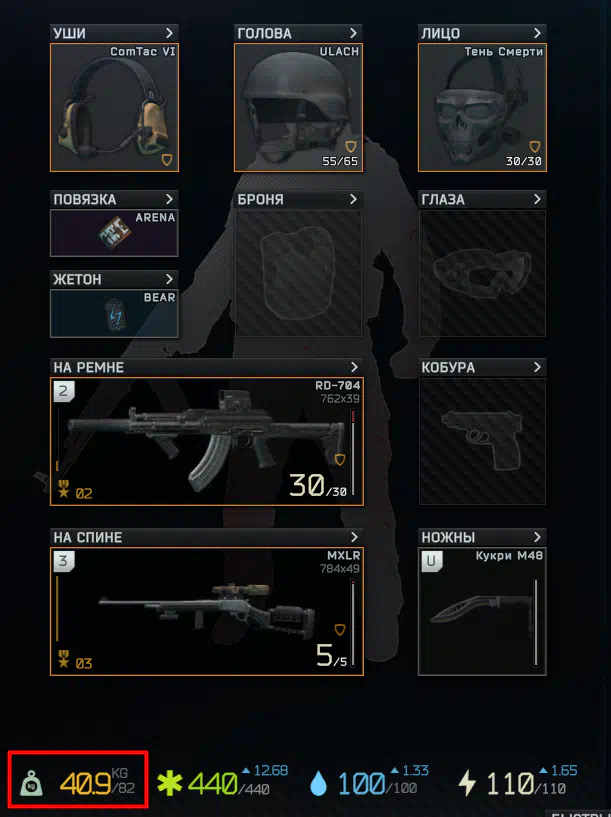Open the НА РЕМНЕ header arrow
The width and height of the screenshot is (611, 817).
click(353, 368)
